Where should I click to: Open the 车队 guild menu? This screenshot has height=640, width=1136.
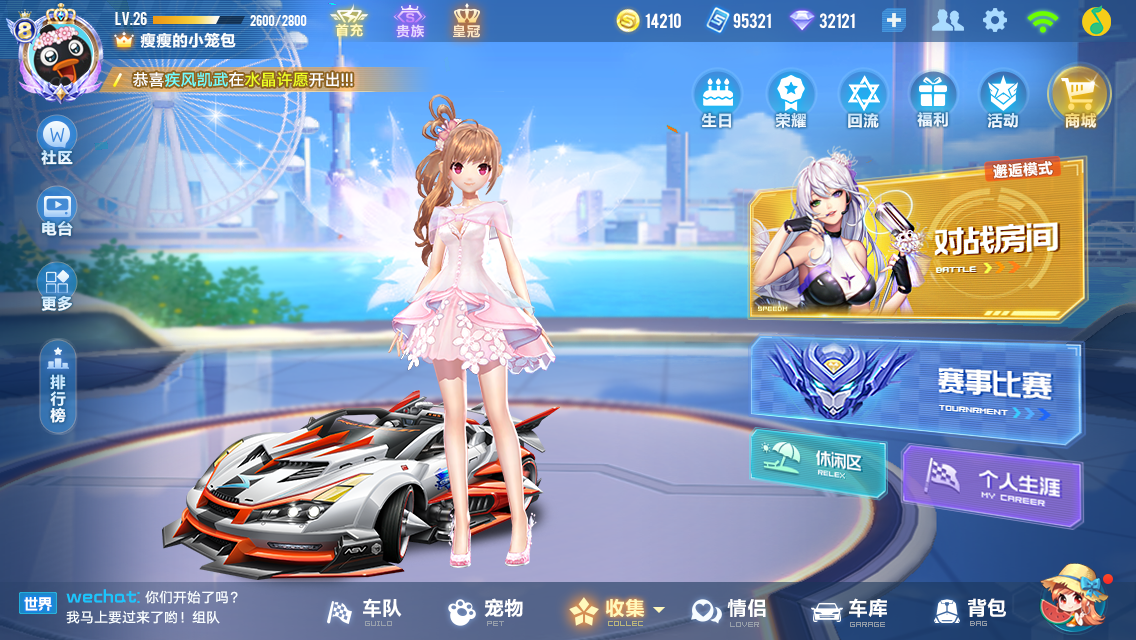tap(366, 610)
